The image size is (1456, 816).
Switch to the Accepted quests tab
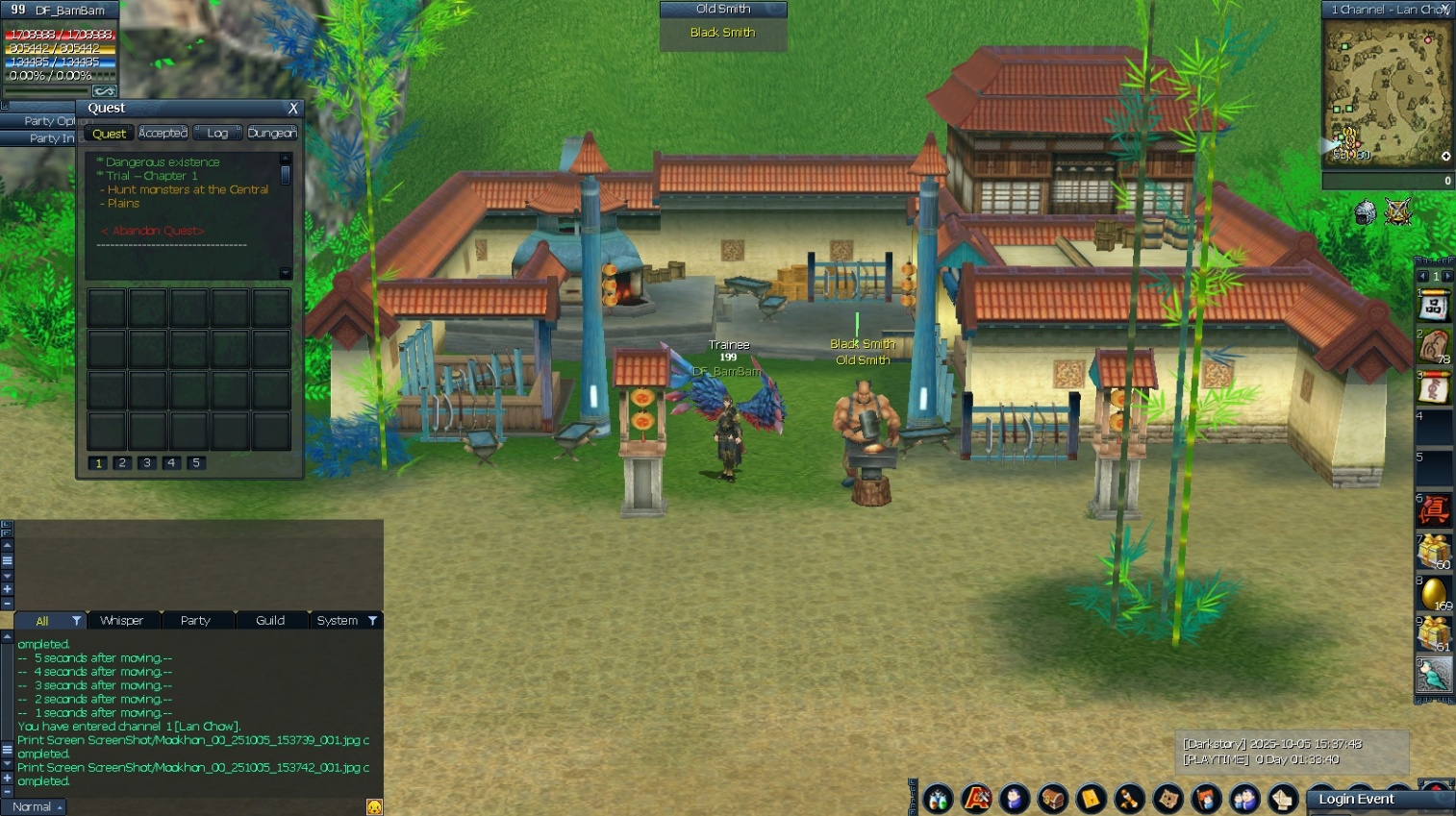click(x=163, y=133)
